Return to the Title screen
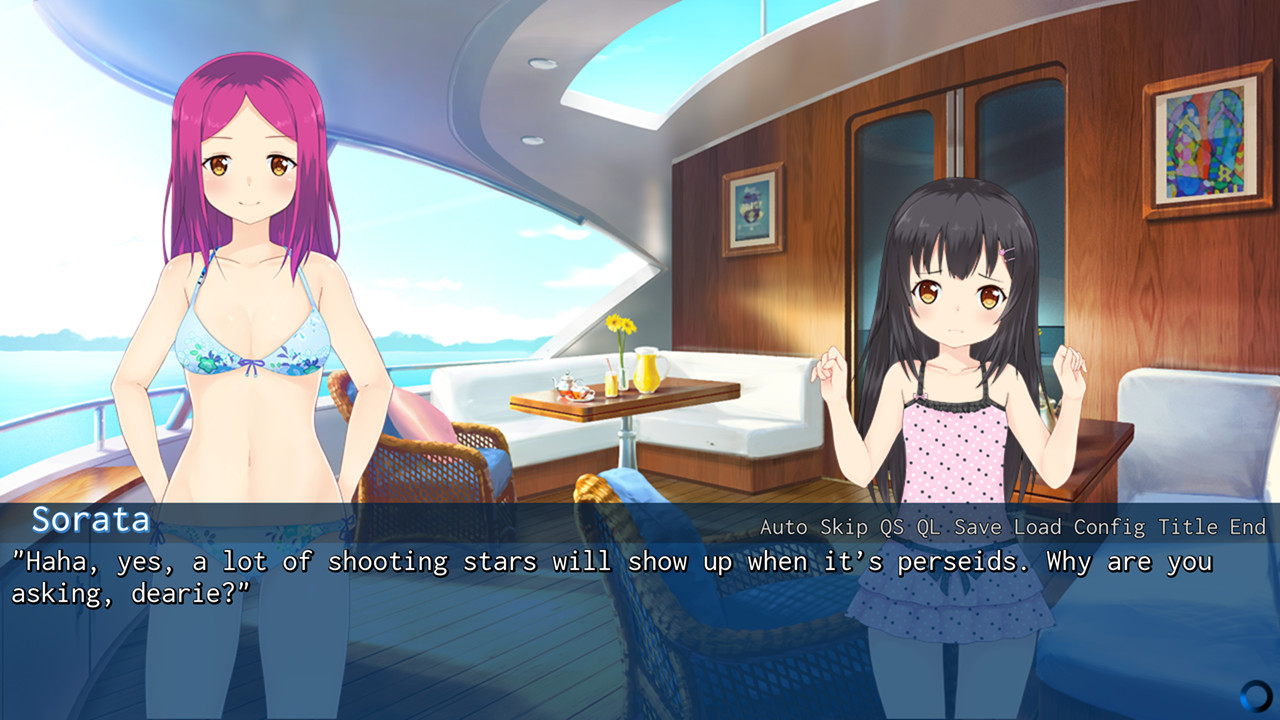Image resolution: width=1280 pixels, height=720 pixels. click(x=1183, y=525)
